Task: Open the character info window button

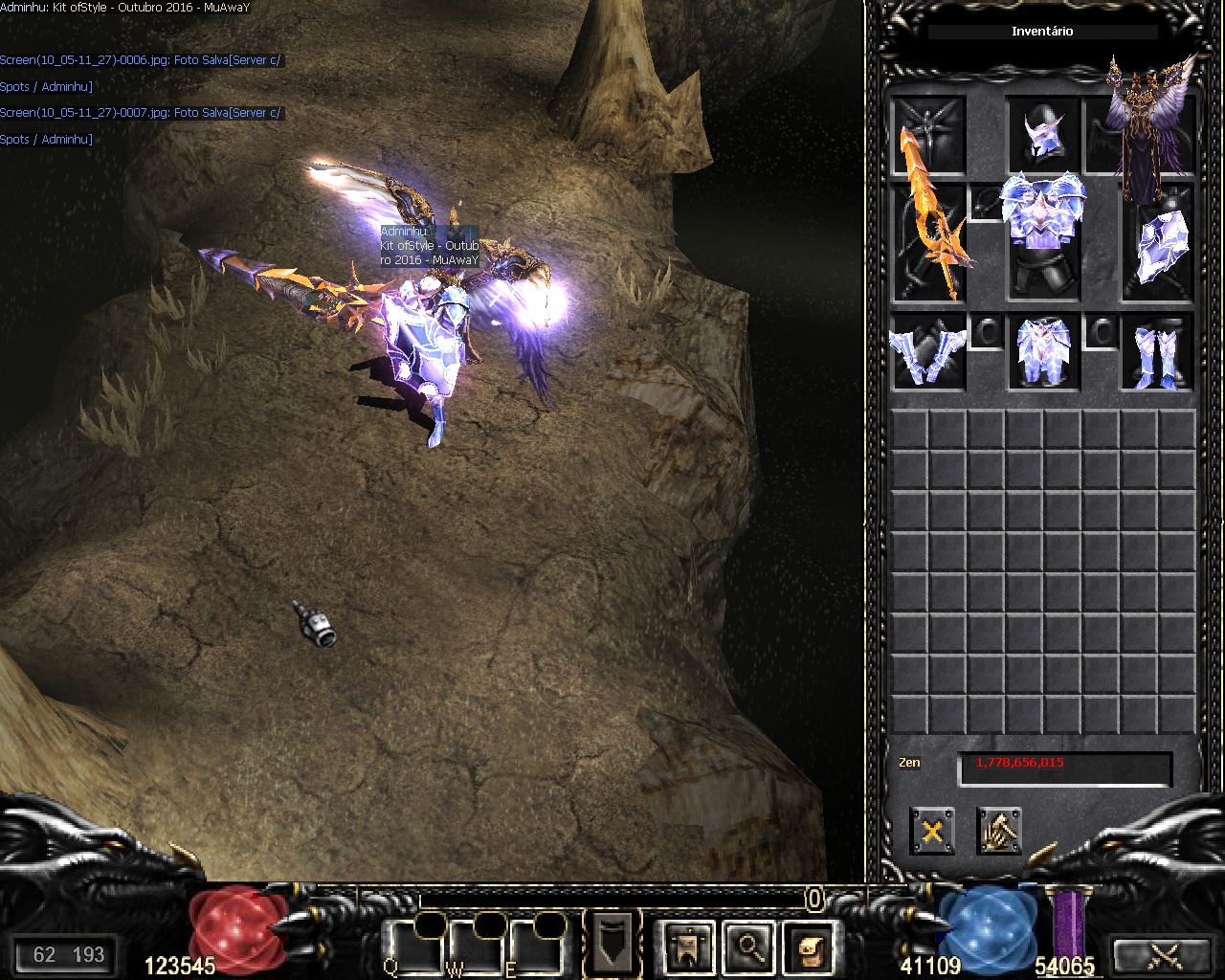Action: (x=687, y=946)
